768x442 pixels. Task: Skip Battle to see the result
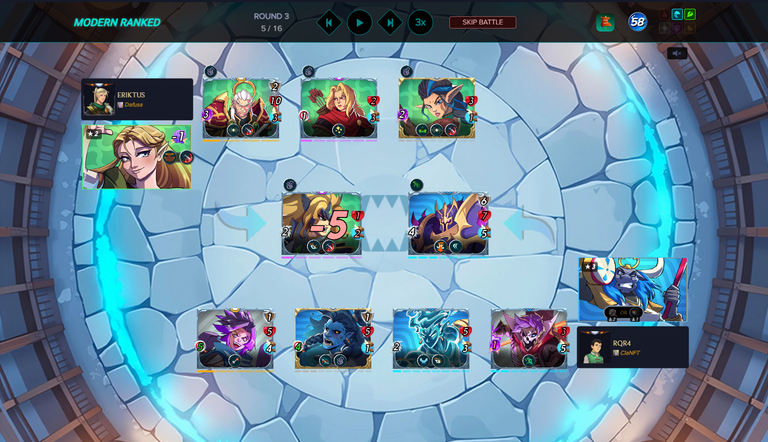click(483, 22)
